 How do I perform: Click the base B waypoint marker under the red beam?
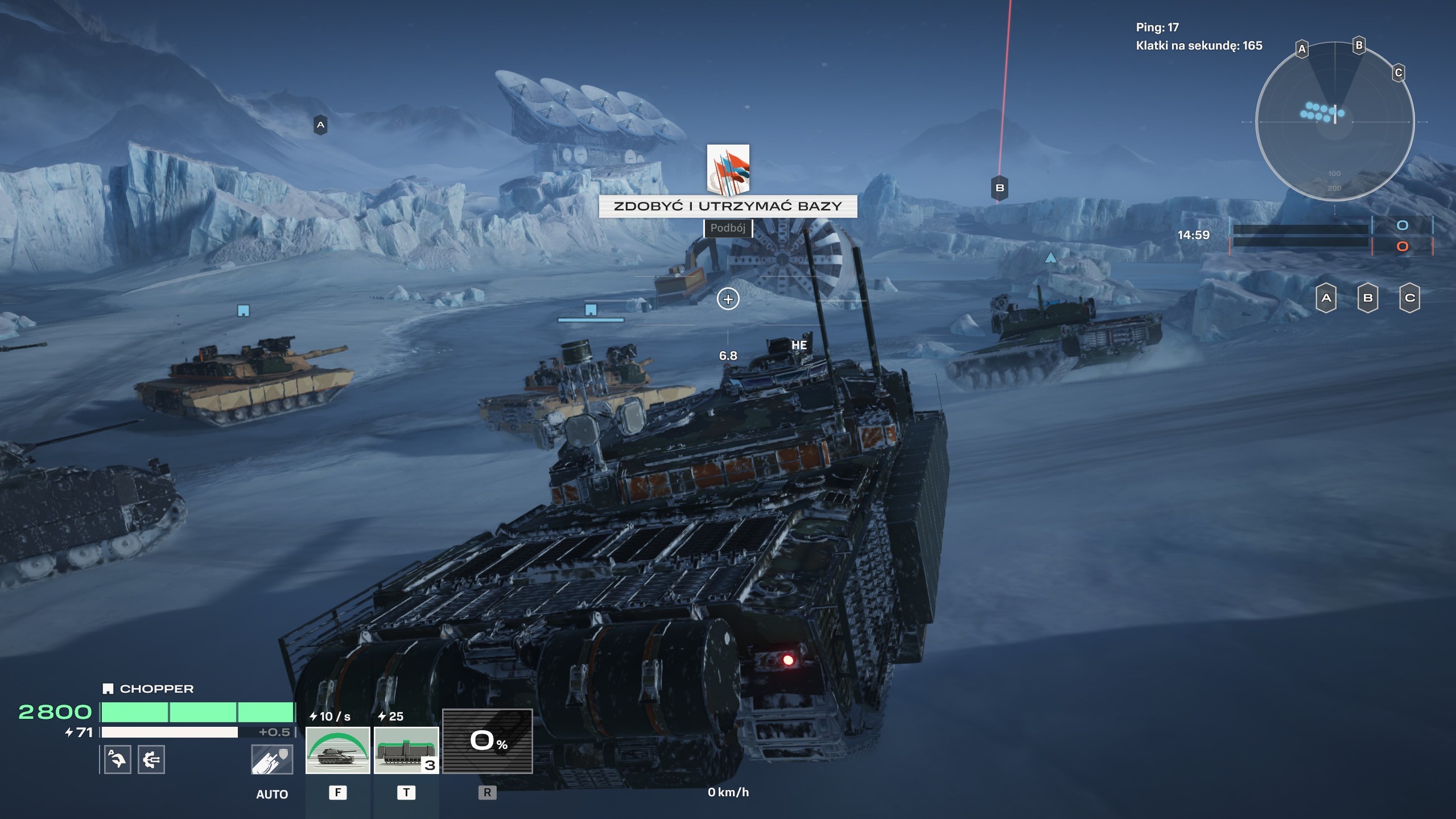1000,188
